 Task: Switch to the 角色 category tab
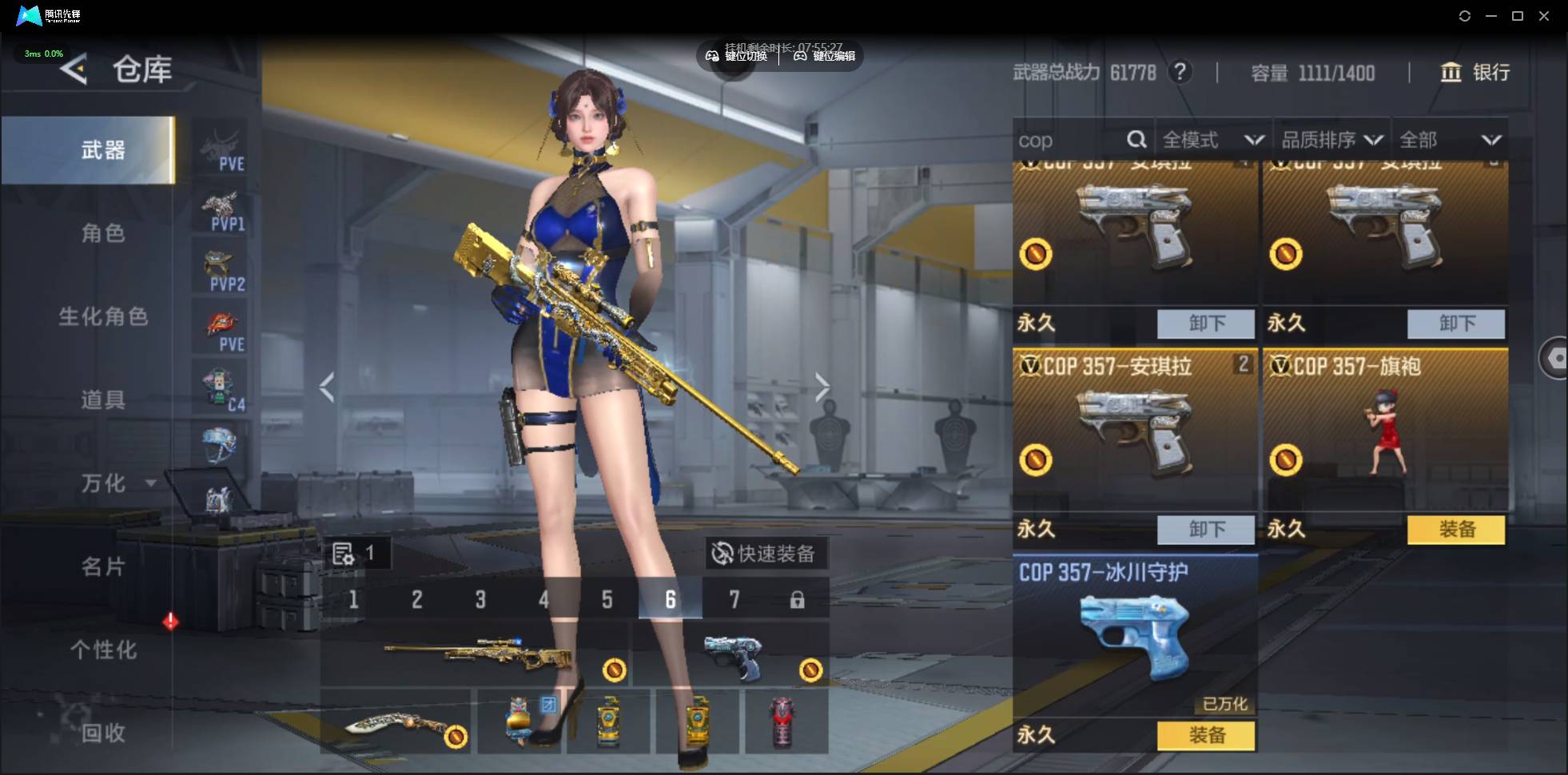tap(103, 233)
